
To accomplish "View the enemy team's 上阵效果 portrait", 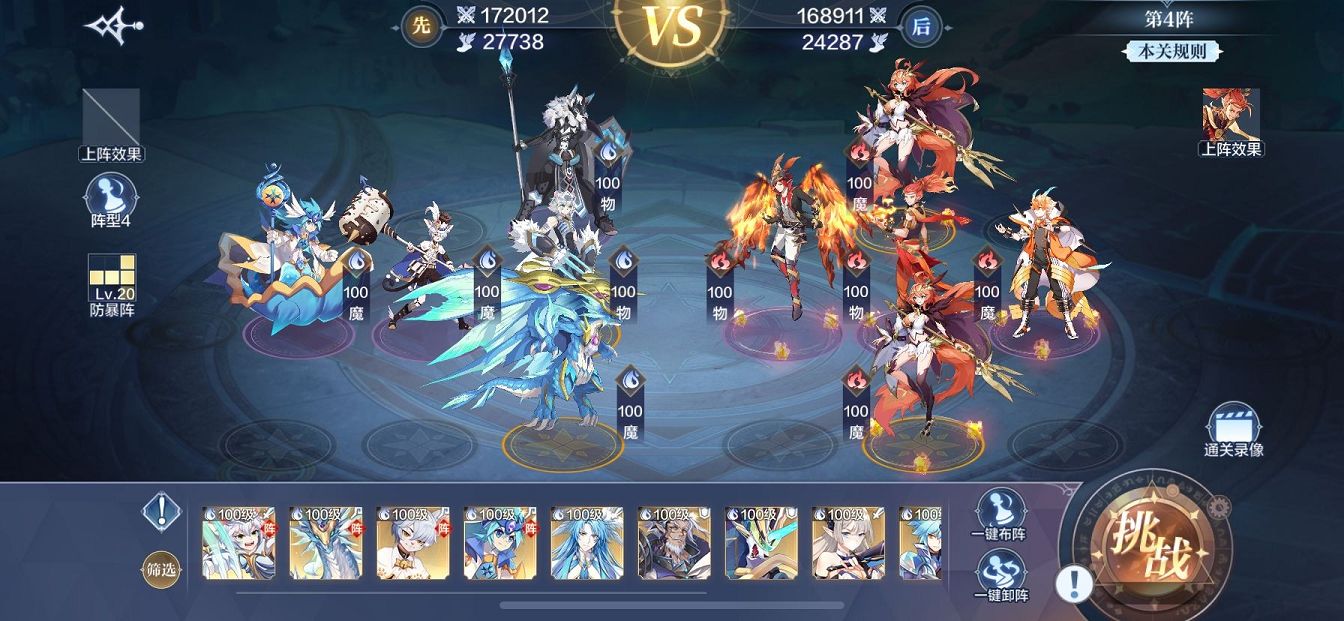I will (1231, 117).
